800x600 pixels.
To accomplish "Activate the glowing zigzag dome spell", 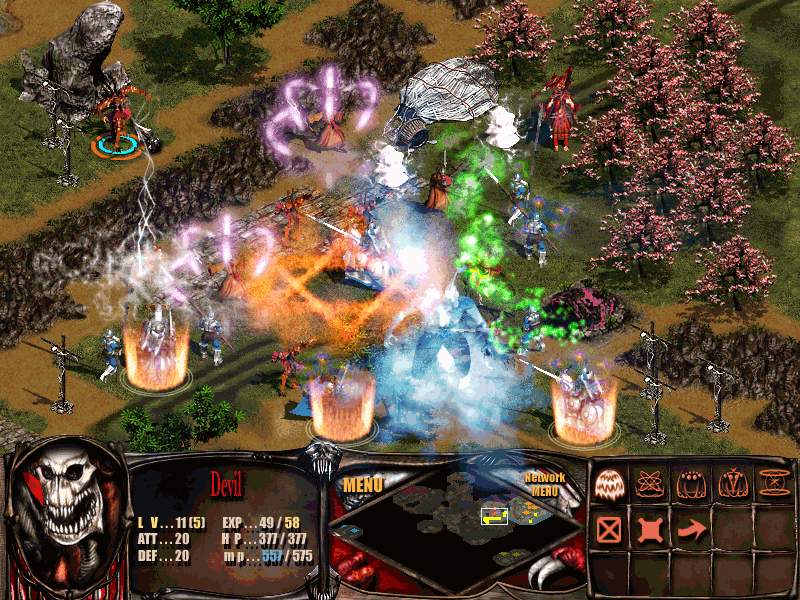I will [610, 484].
